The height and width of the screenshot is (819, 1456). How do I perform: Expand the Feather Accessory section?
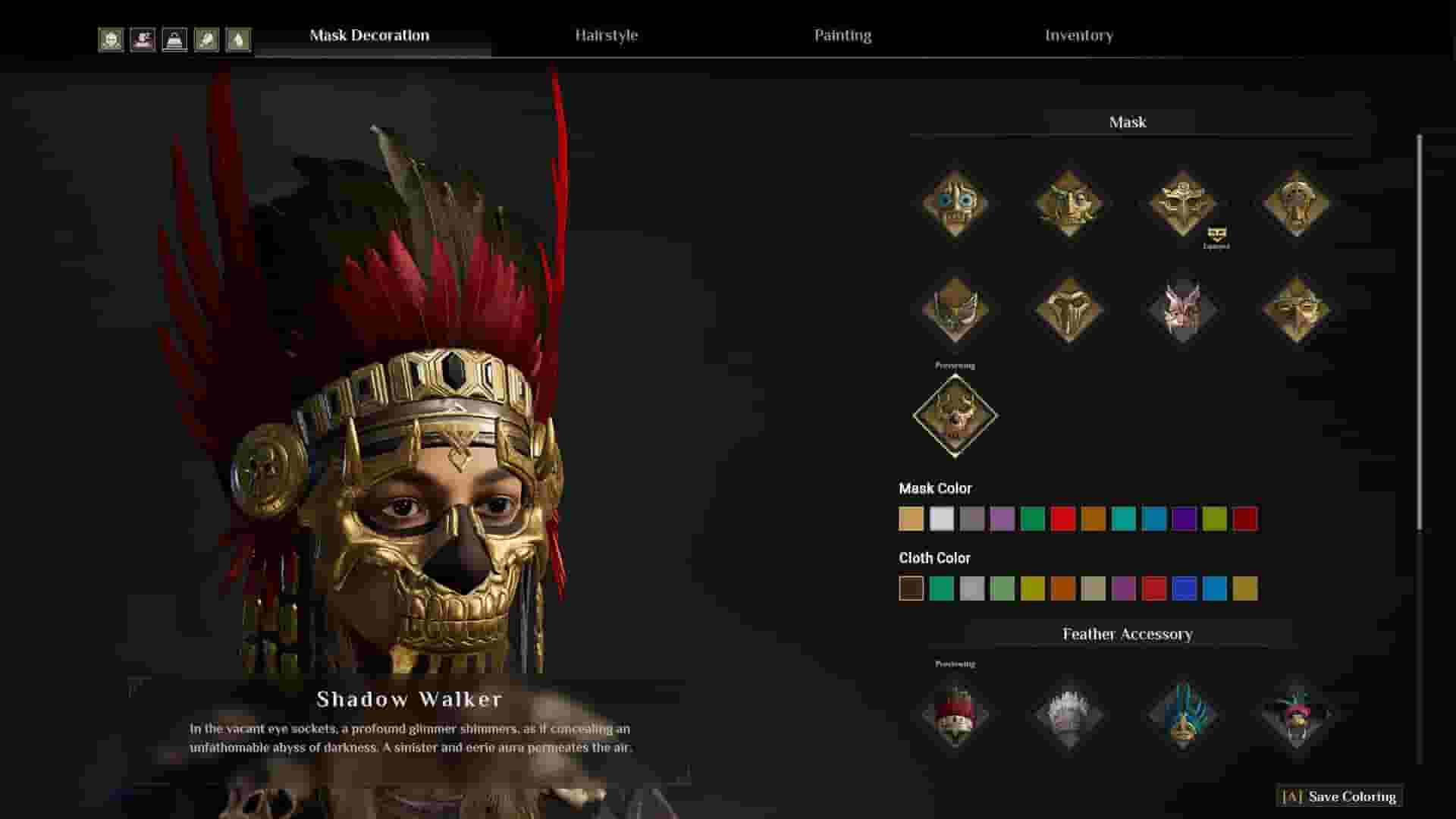[1128, 634]
